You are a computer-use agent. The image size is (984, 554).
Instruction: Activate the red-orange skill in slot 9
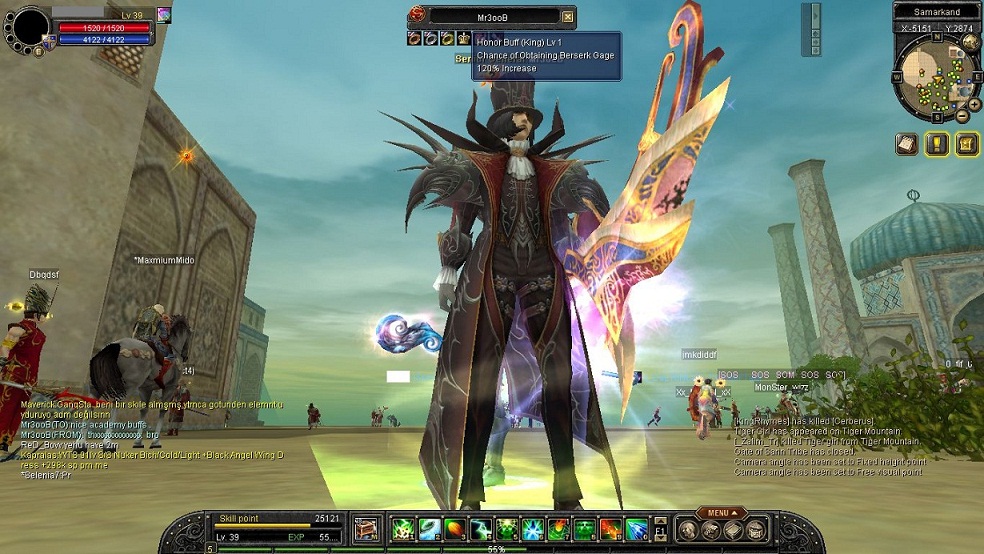(611, 529)
